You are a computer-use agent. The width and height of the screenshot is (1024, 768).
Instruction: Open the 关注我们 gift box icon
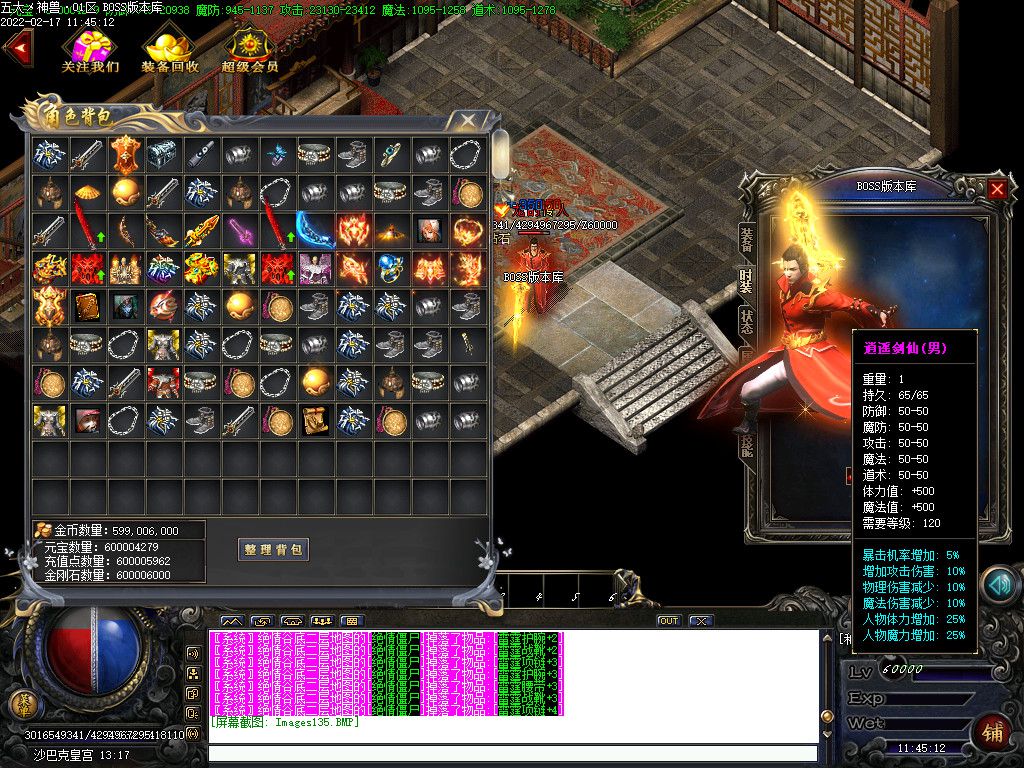click(x=90, y=50)
